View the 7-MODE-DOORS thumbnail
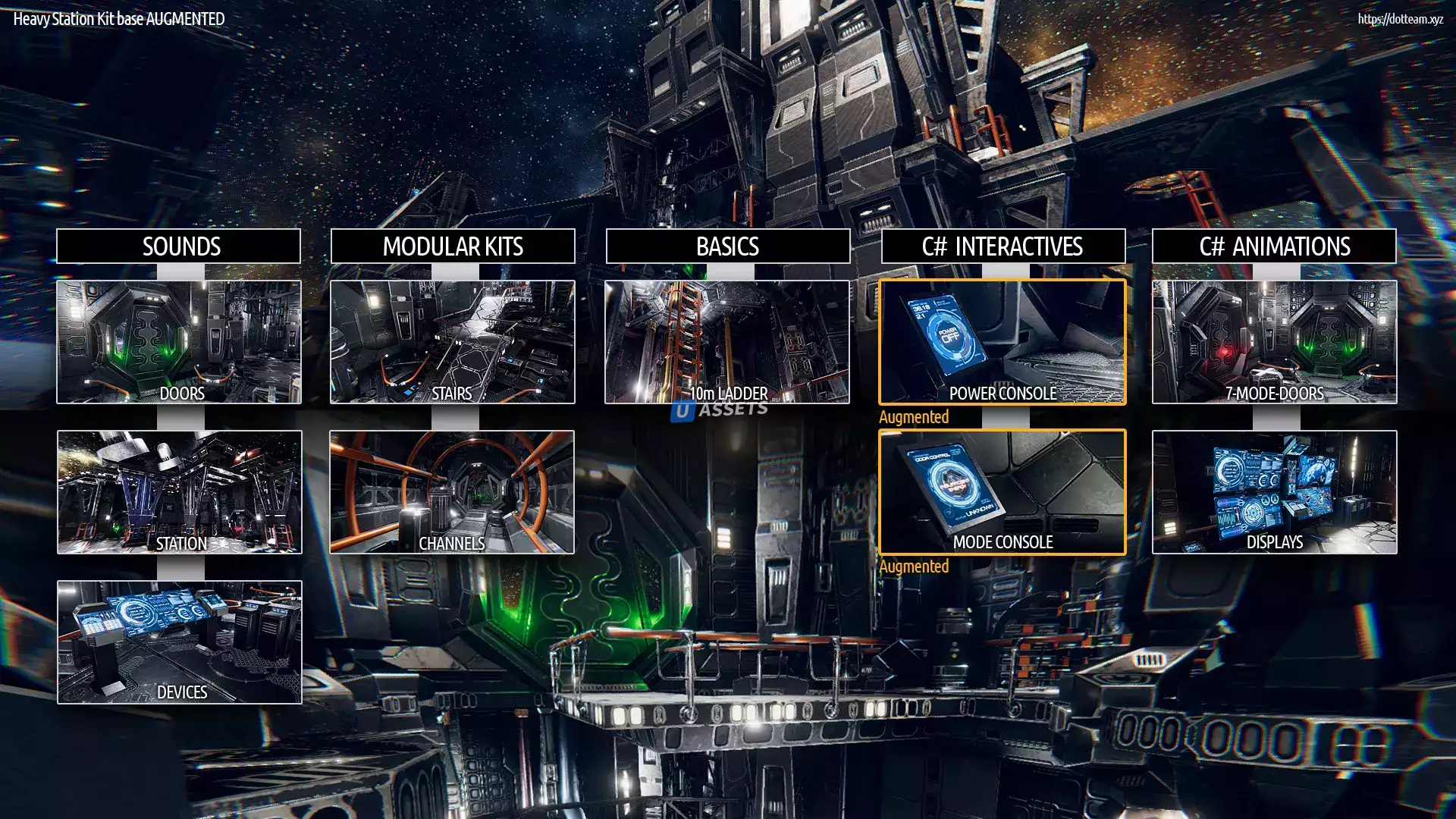The image size is (1456, 819). coord(1274,342)
